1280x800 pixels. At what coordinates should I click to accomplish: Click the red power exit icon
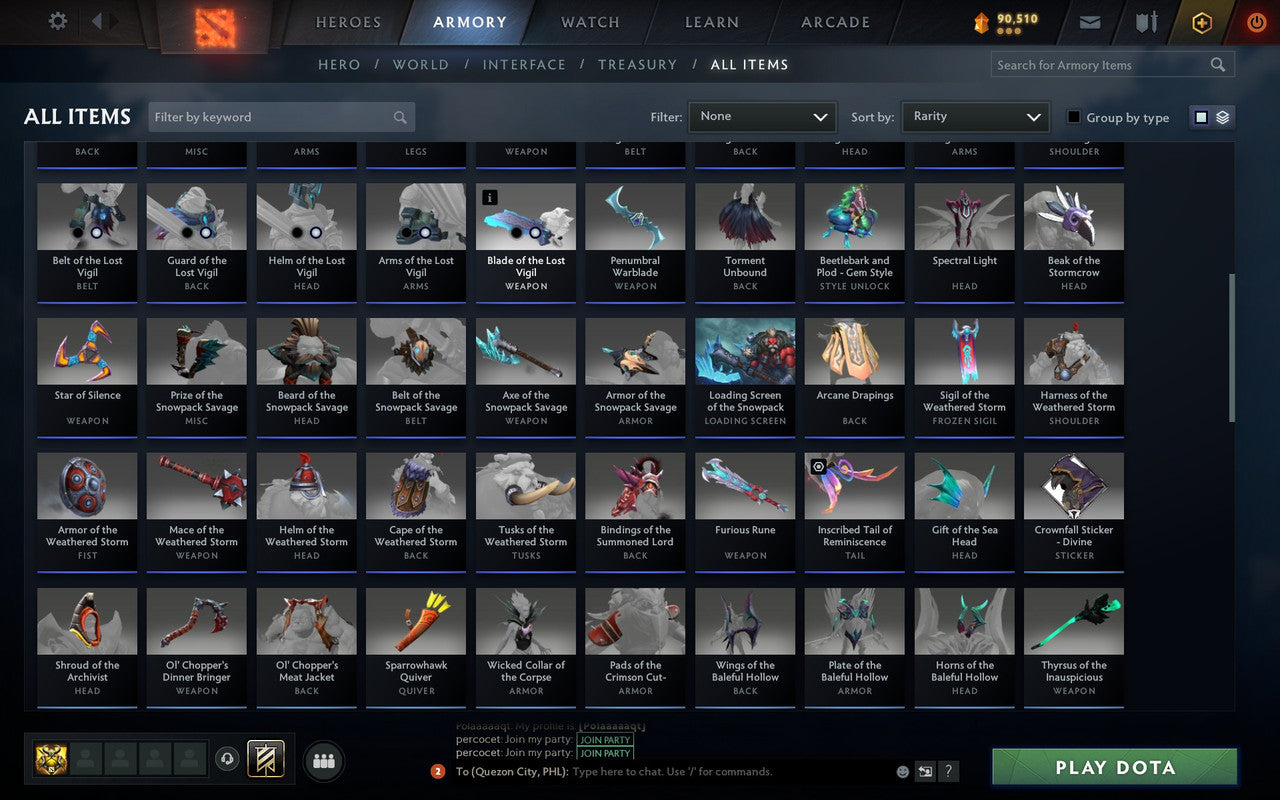1256,21
